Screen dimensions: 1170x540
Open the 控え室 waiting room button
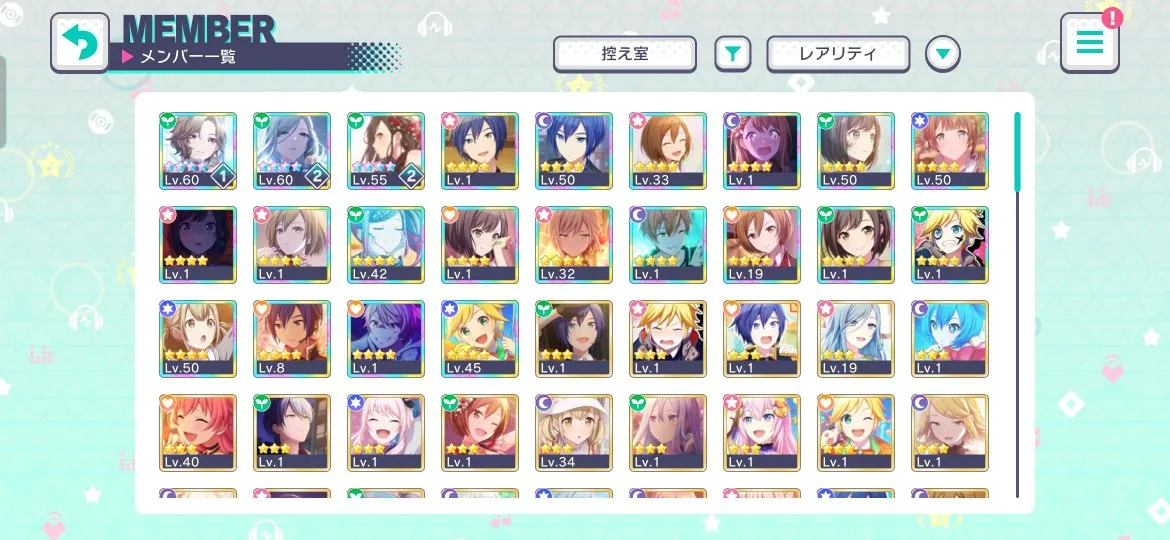click(625, 54)
